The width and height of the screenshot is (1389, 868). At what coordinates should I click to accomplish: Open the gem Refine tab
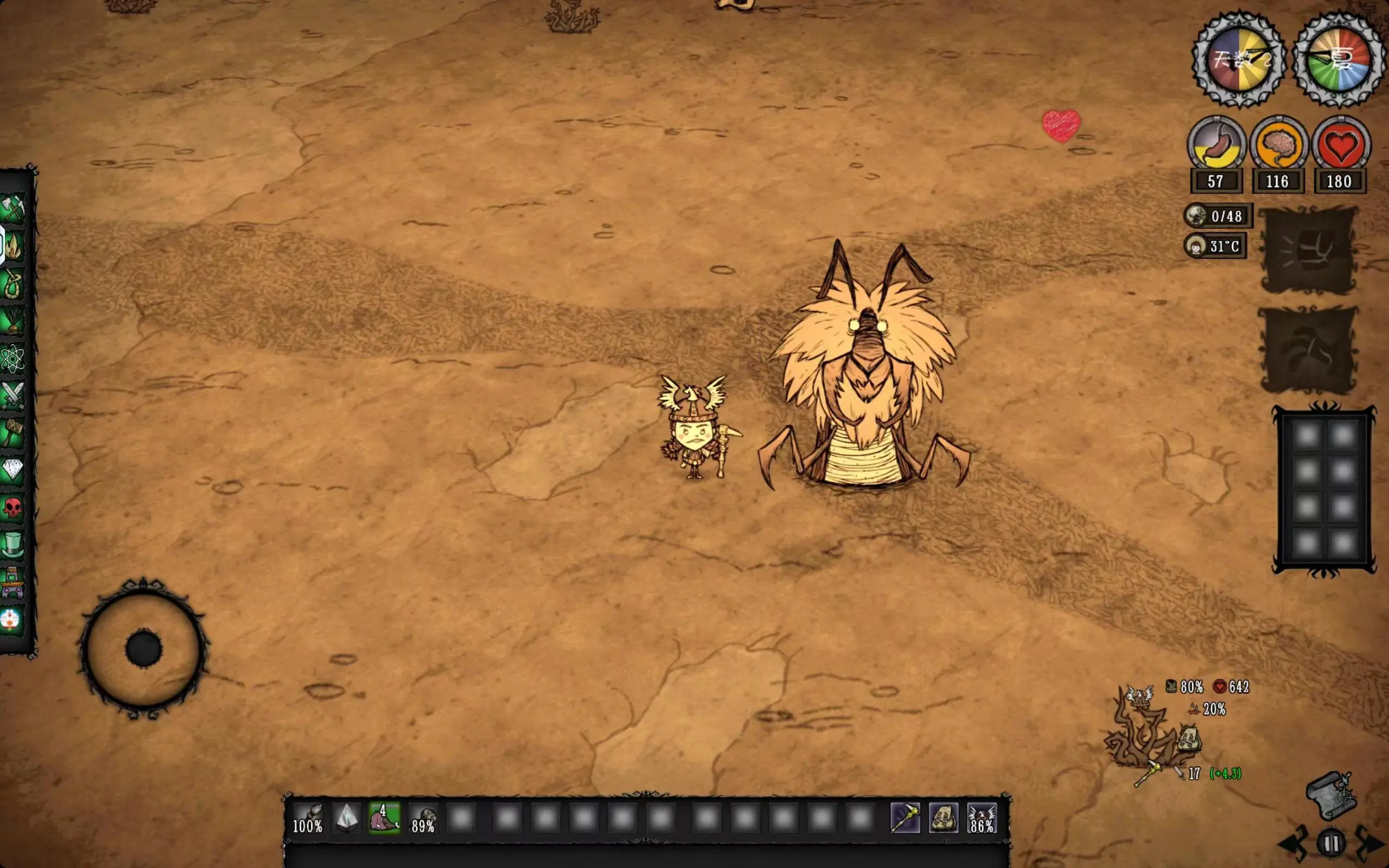point(12,470)
